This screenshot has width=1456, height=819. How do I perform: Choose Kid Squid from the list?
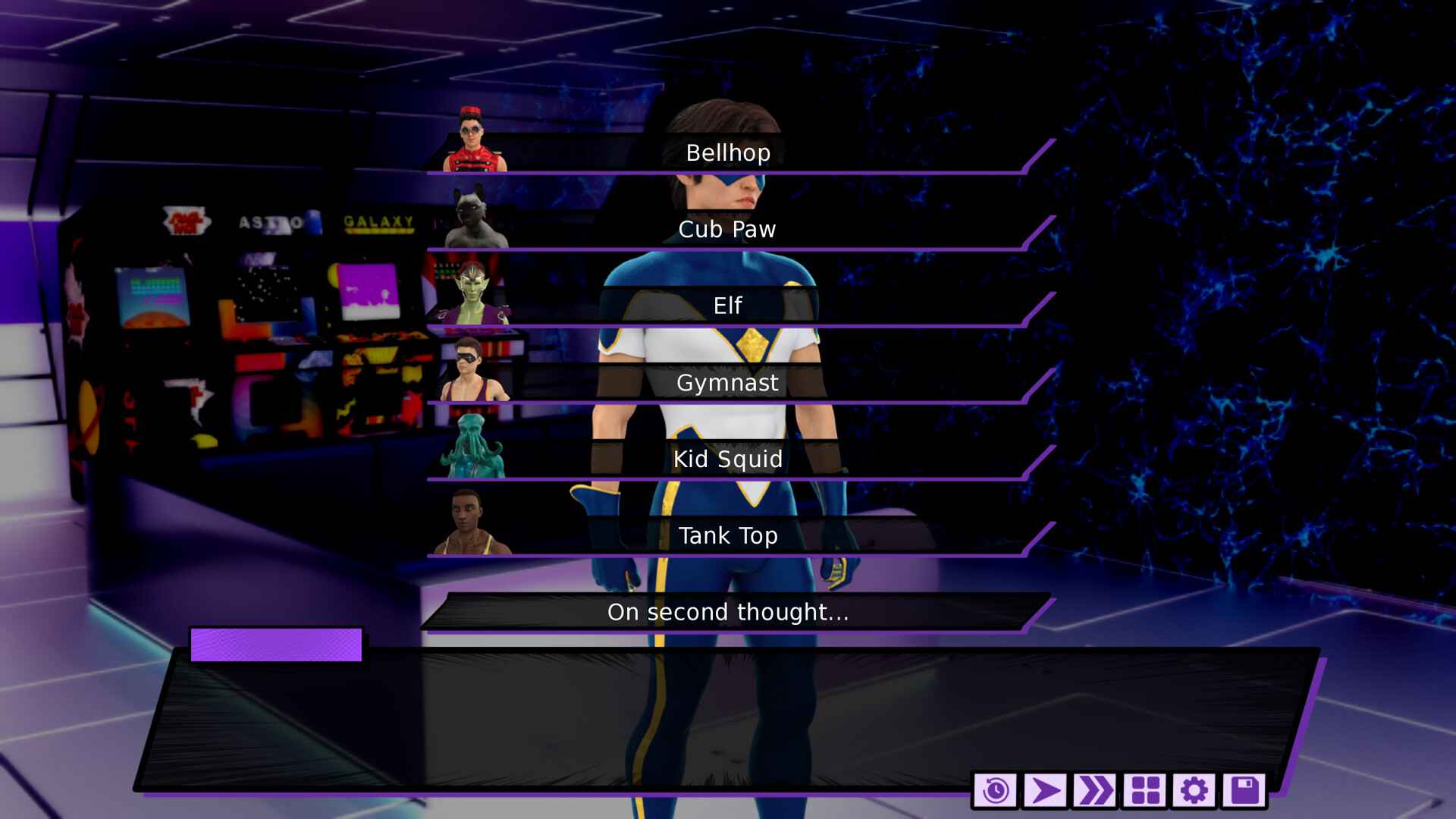coord(728,460)
